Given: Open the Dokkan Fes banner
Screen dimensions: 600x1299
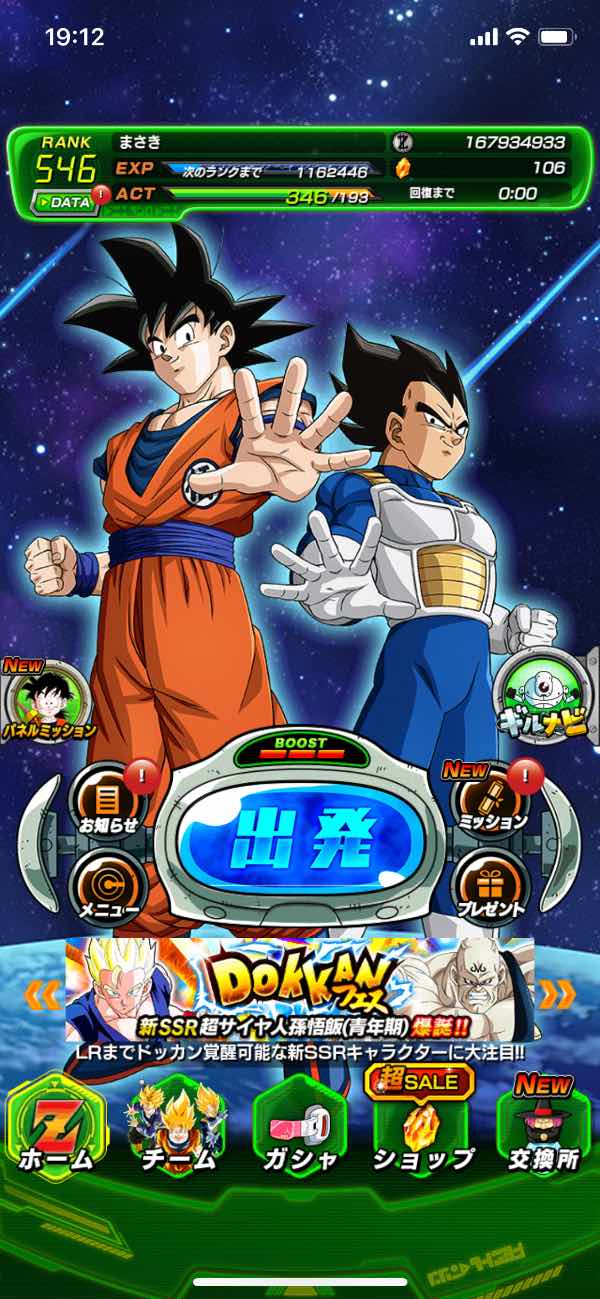Looking at the screenshot, I should (300, 990).
